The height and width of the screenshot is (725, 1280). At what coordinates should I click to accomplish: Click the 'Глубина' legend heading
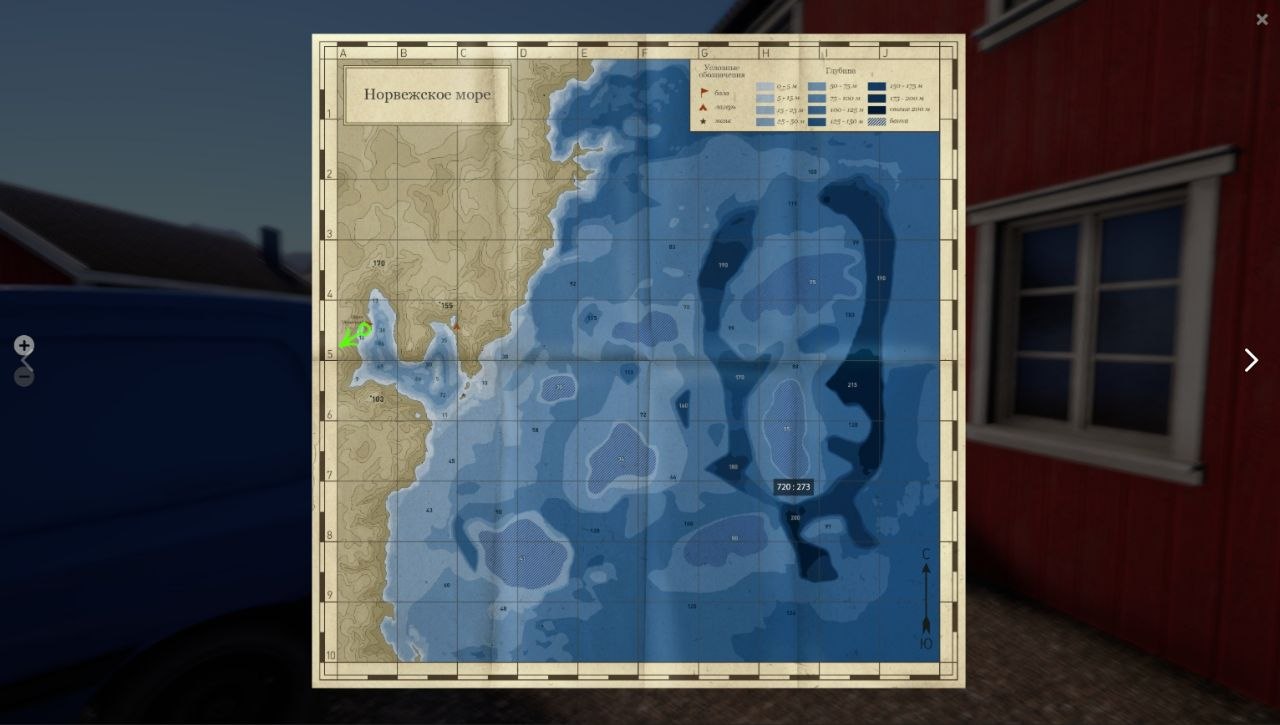[x=840, y=71]
